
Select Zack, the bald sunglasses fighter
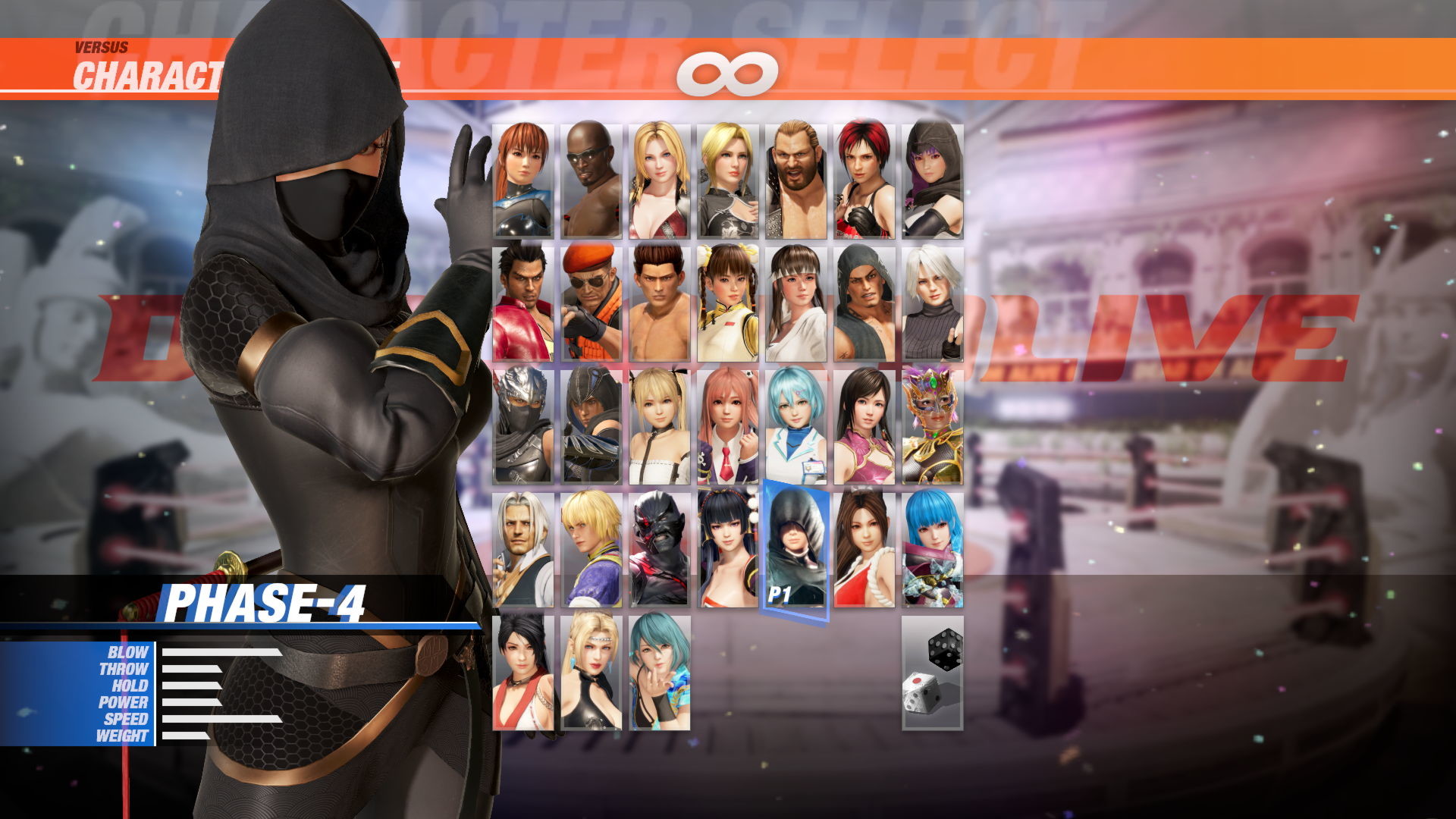pyautogui.click(x=588, y=178)
